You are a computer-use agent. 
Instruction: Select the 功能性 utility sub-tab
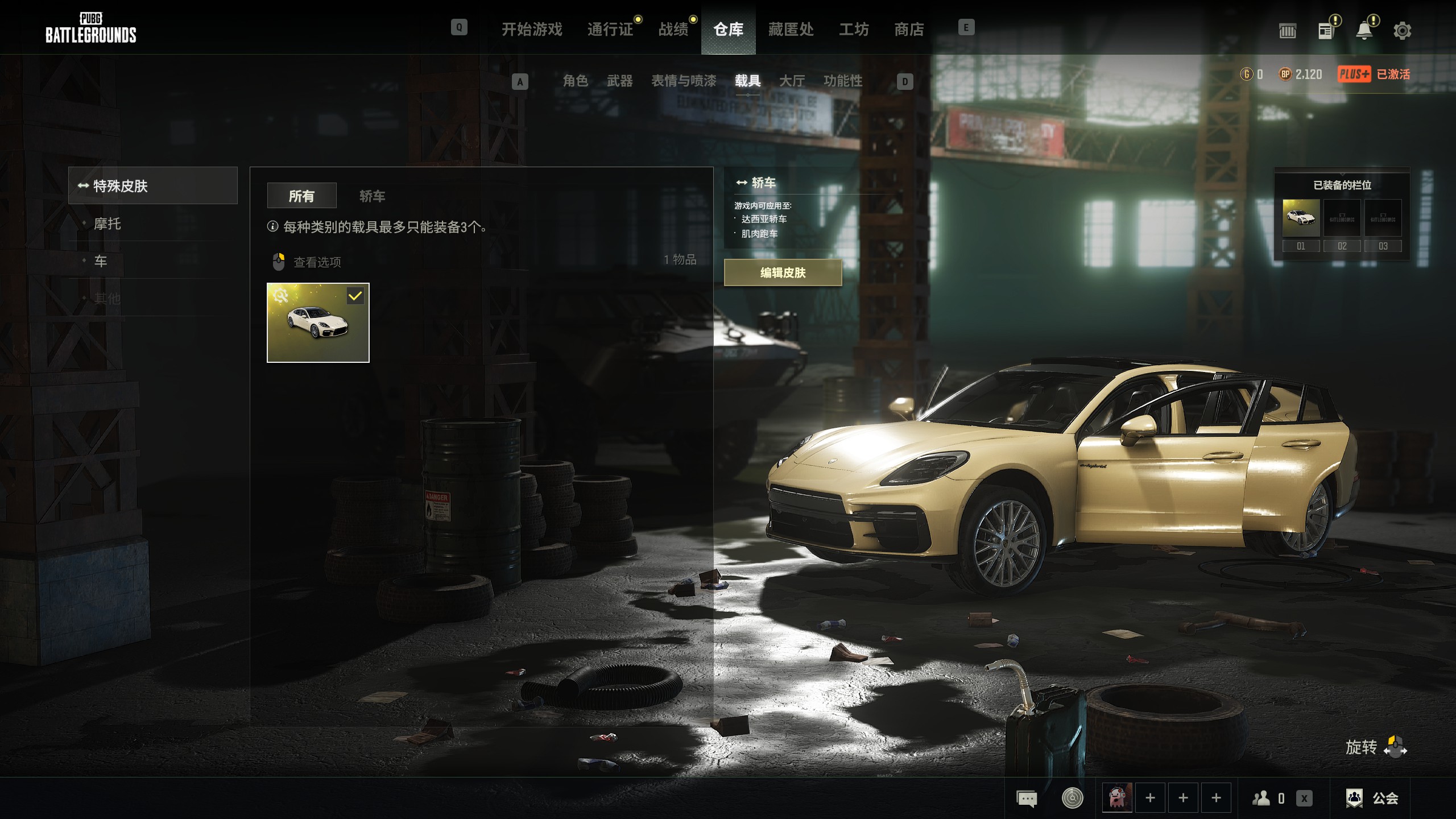[x=842, y=81]
